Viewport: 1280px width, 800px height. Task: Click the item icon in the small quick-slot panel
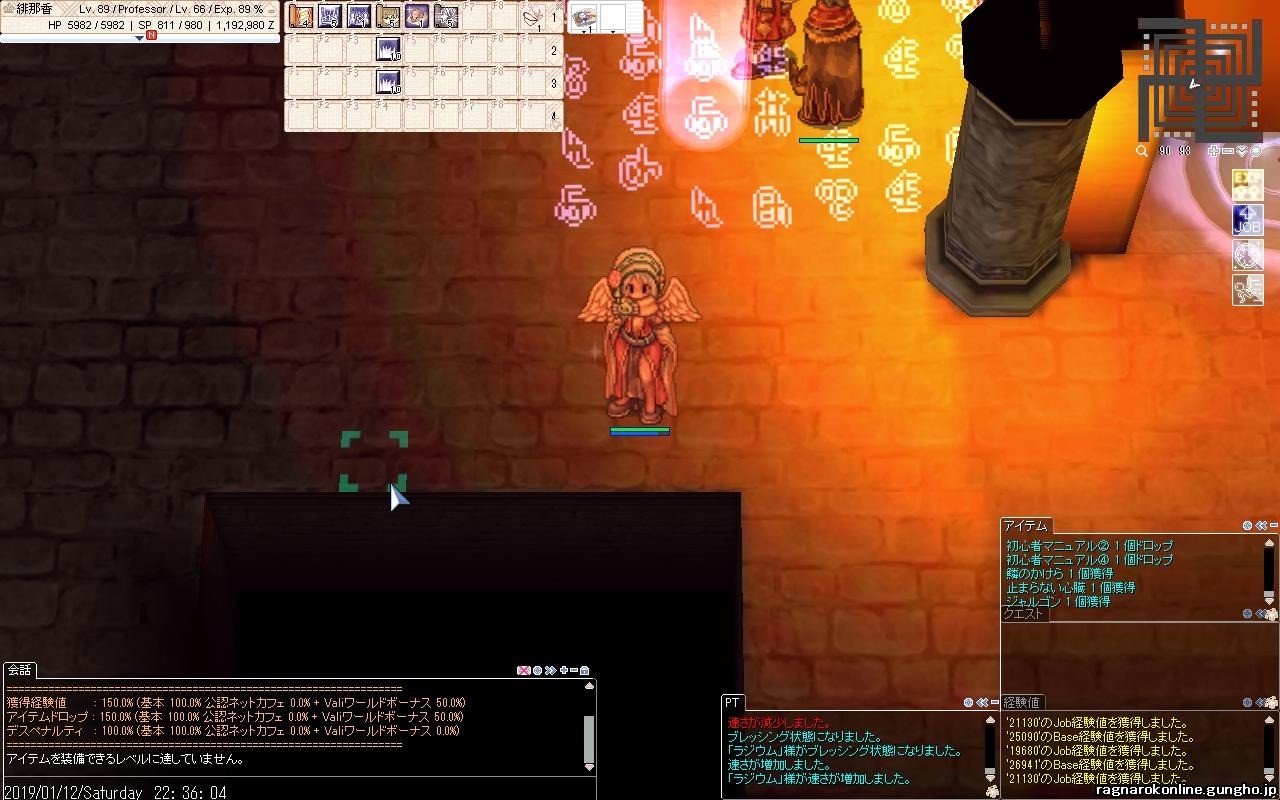click(585, 16)
